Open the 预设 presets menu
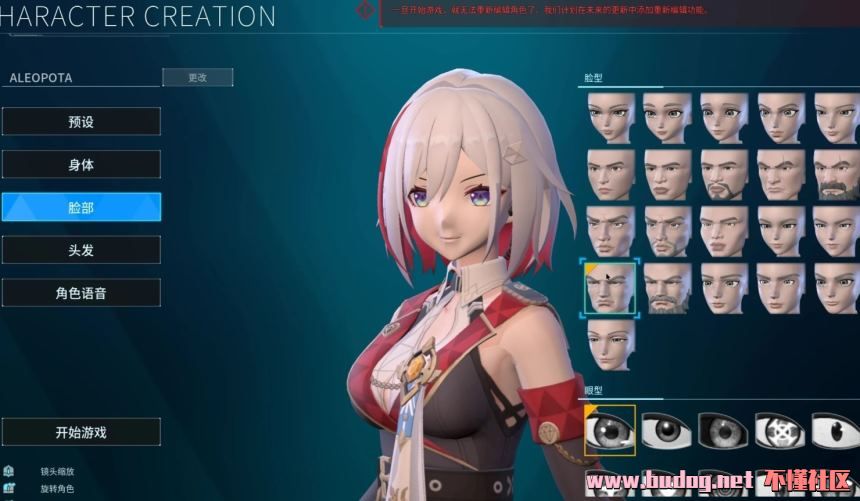The image size is (860, 501). pyautogui.click(x=81, y=122)
